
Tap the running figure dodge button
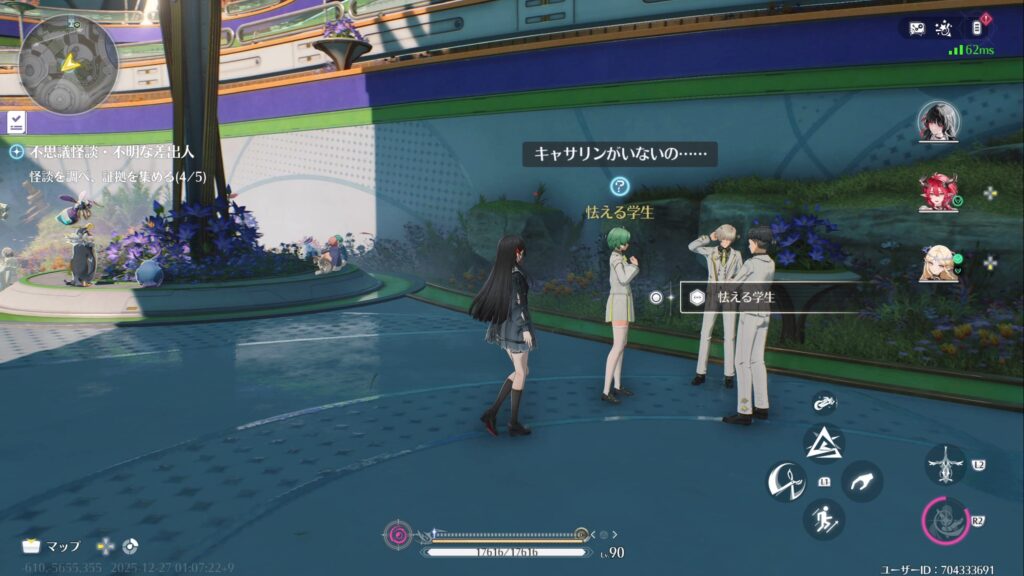[824, 519]
